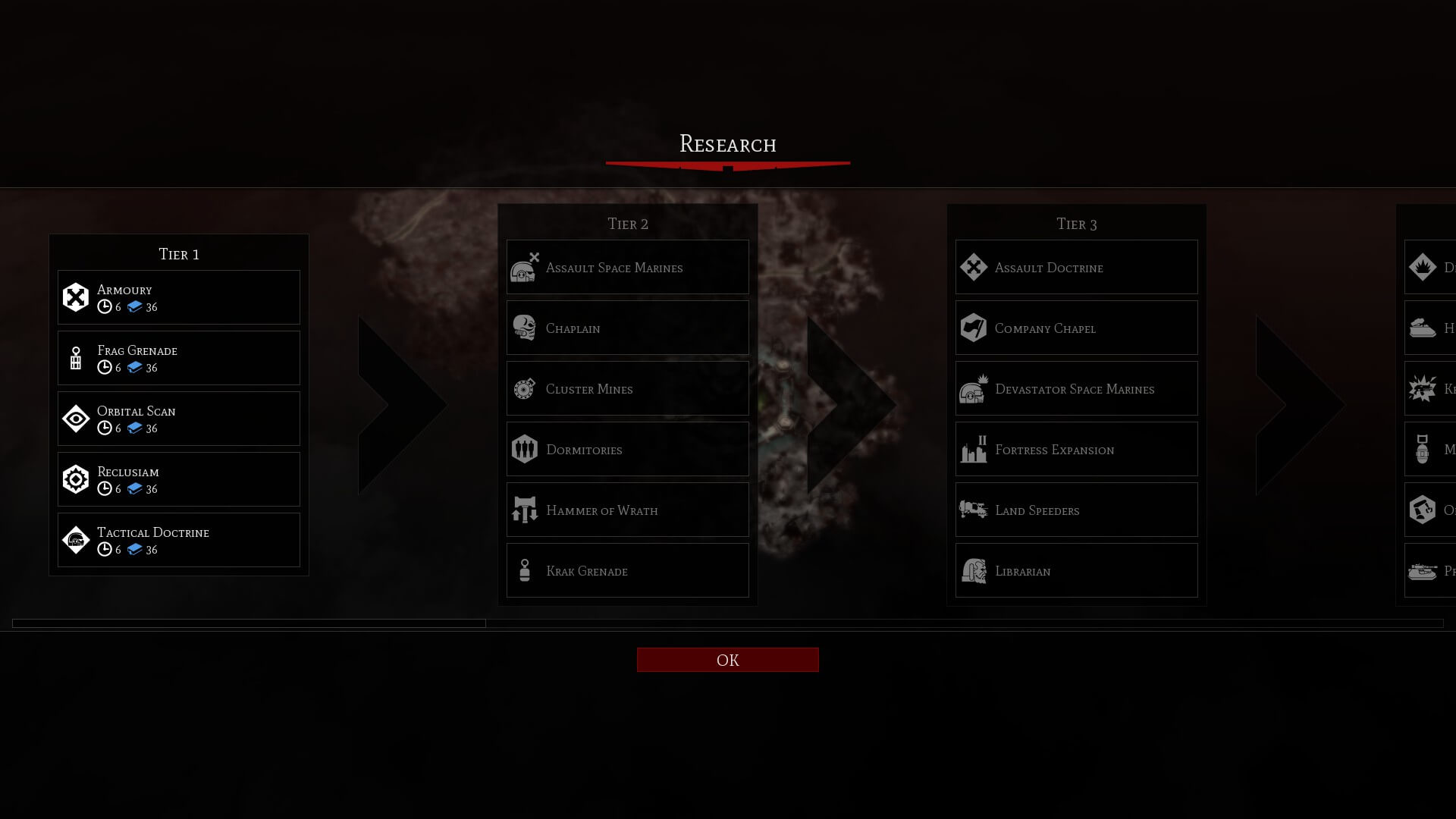Choose Frag Grenade research
Image resolution: width=1456 pixels, height=819 pixels.
tap(179, 358)
